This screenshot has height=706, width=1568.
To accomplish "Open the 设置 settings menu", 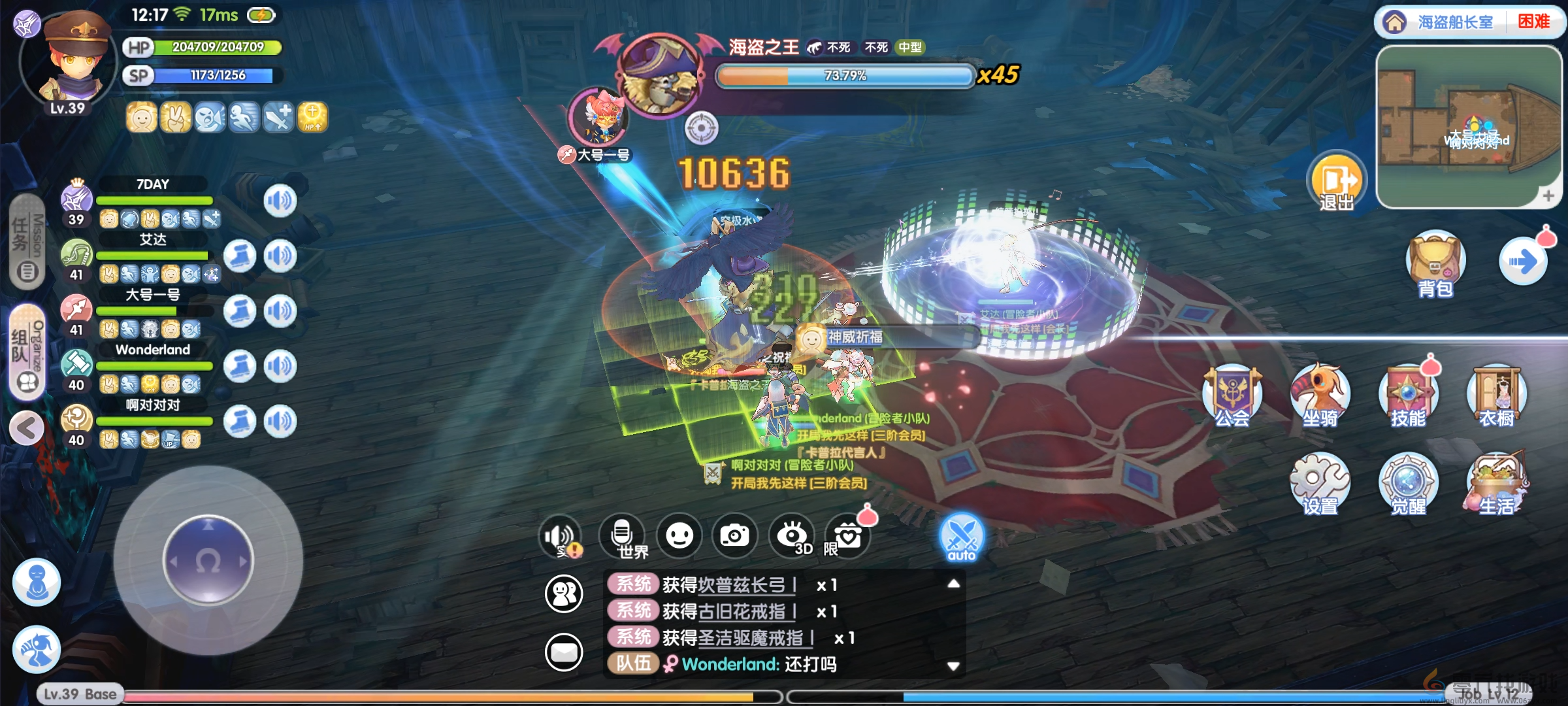I will coord(1319,484).
